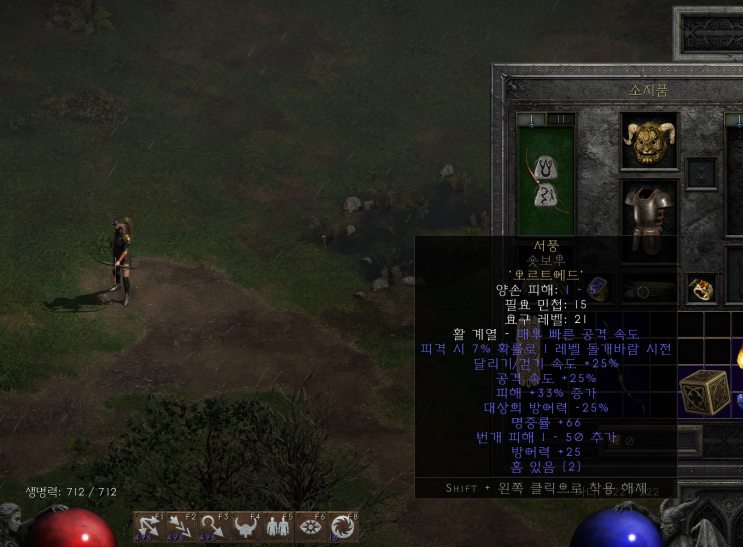Switch to weapon set II tab
This screenshot has height=547, width=743.
pos(561,120)
